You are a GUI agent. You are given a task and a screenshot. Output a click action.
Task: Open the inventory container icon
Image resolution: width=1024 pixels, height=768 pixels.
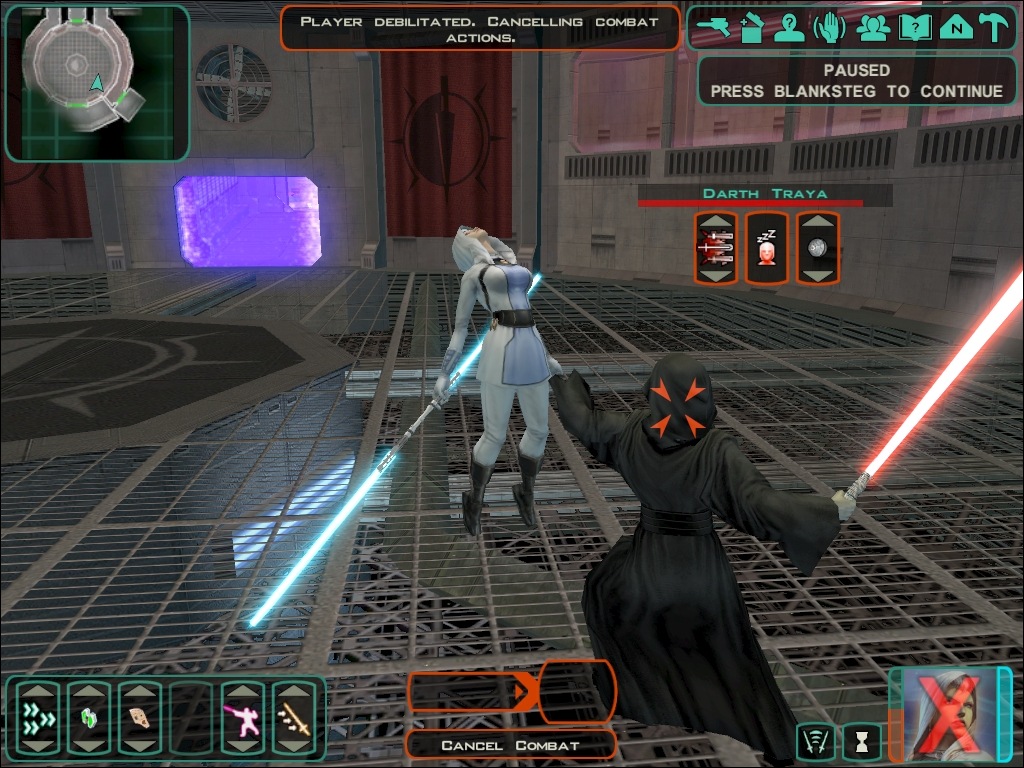coord(751,28)
